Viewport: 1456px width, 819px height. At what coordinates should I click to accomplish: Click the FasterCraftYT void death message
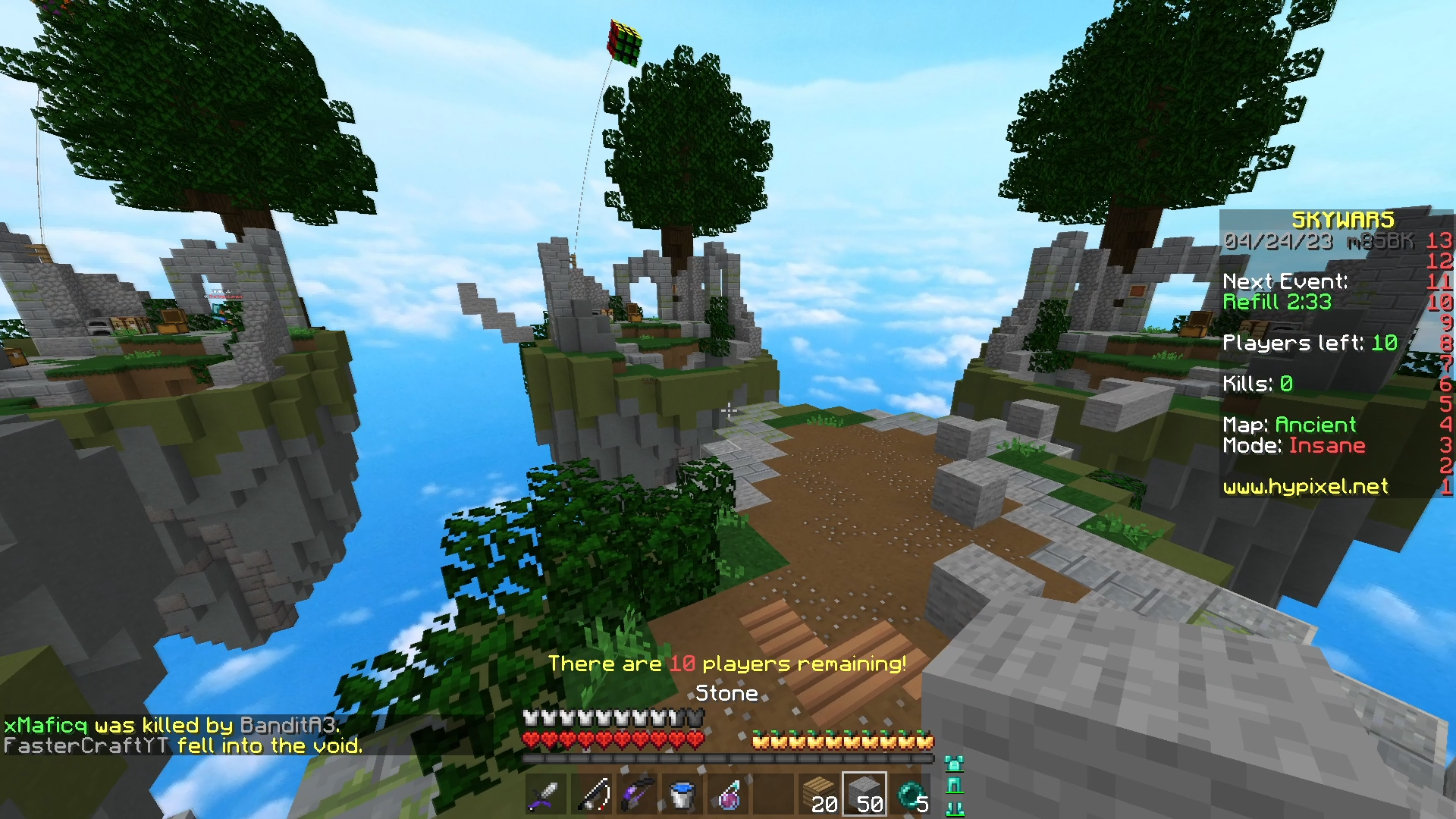coord(186,746)
